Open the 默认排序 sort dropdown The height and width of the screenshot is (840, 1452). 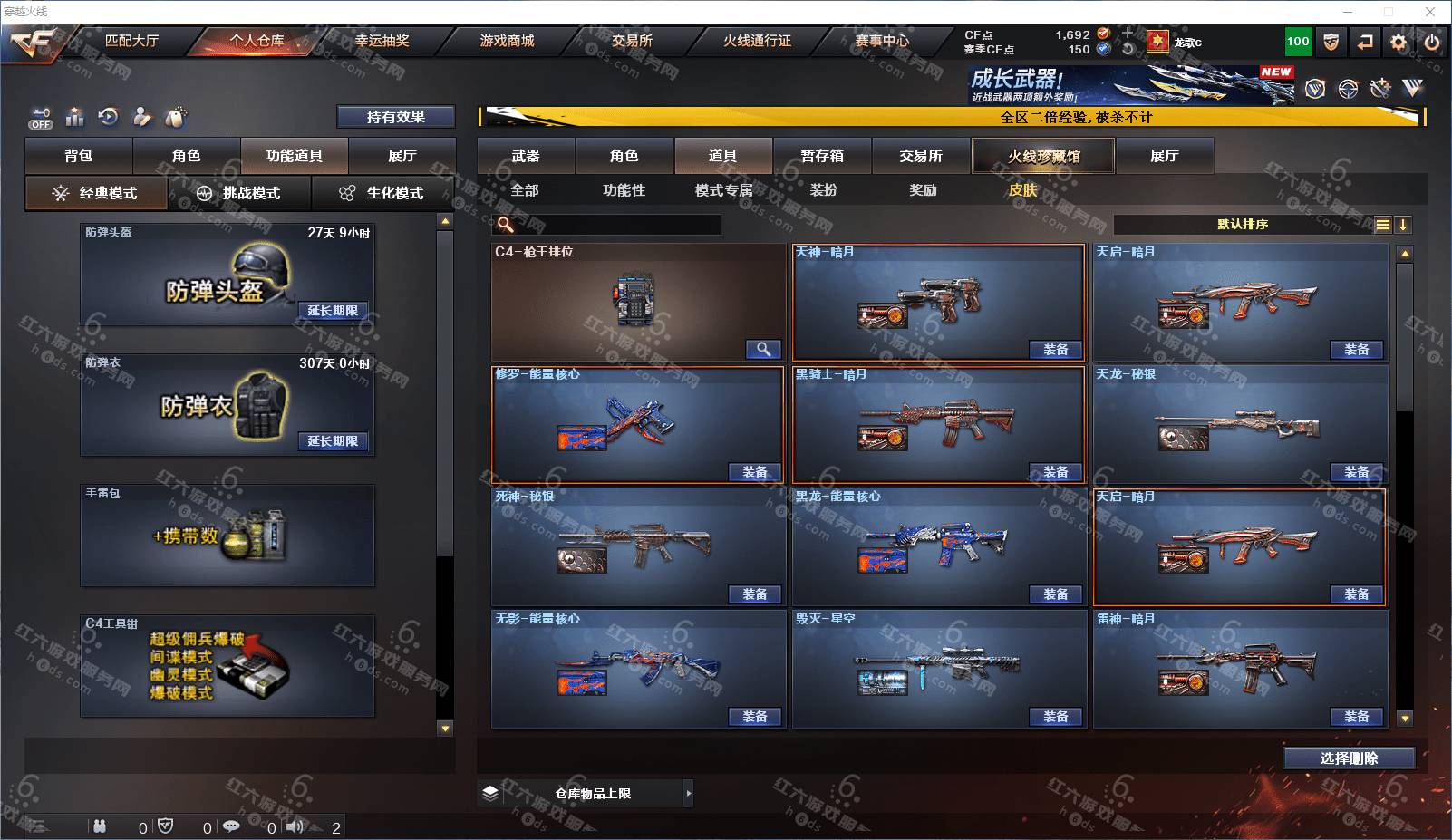1243,225
